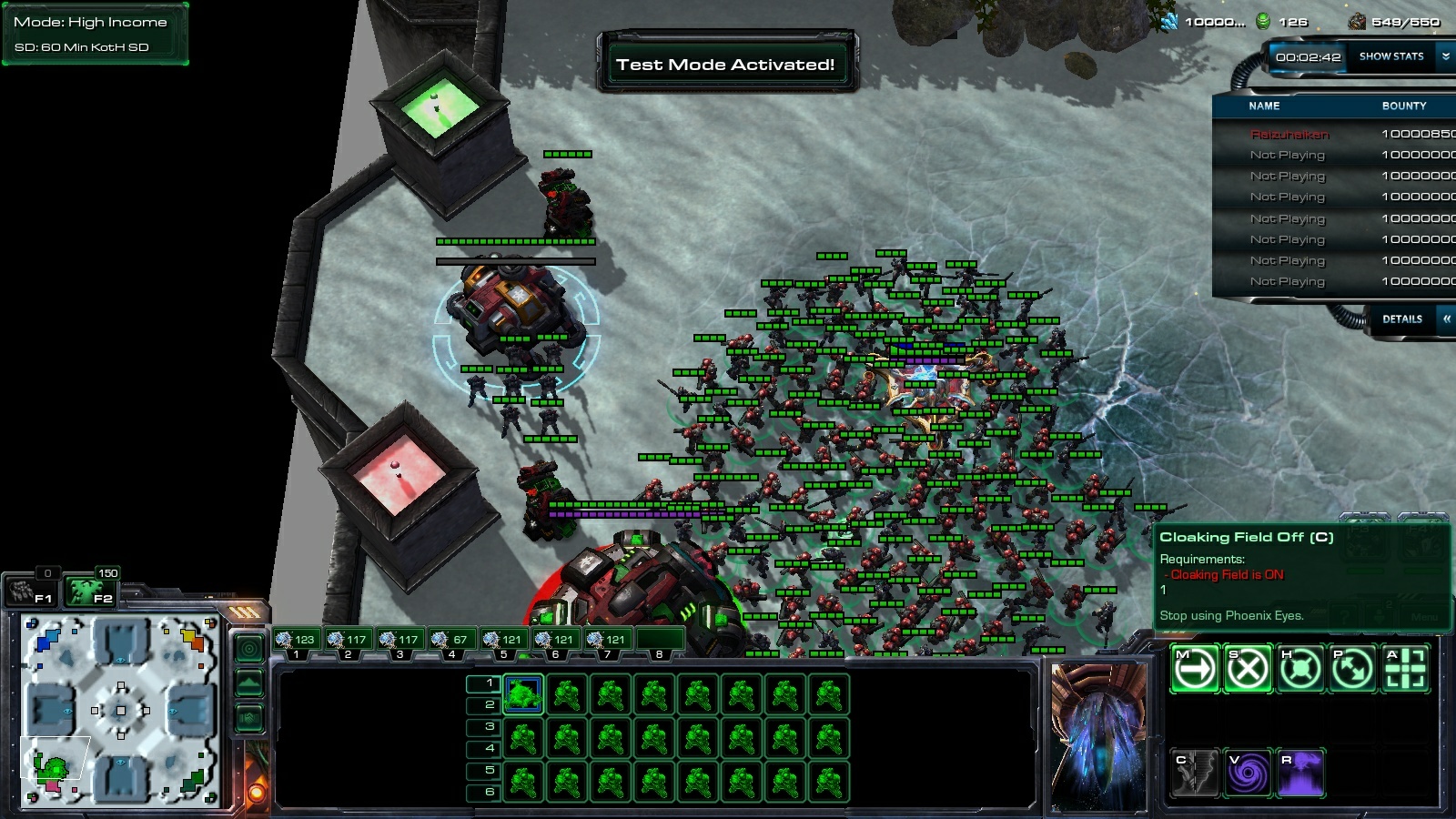
Task: Select the Patrol command icon
Action: click(1353, 667)
